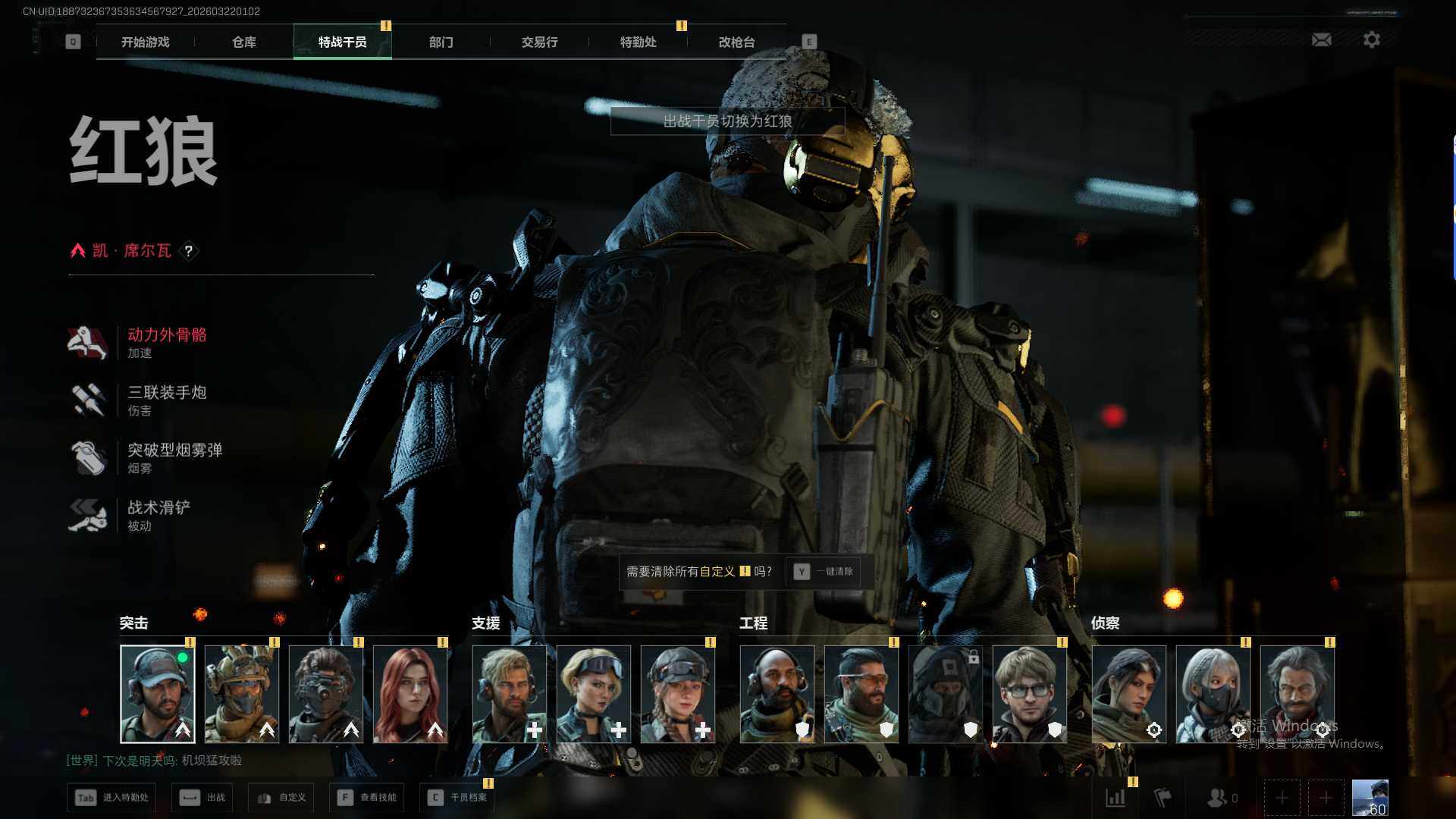Select the masked white-haired recon operator
Image resolution: width=1456 pixels, height=819 pixels.
pyautogui.click(x=1213, y=694)
